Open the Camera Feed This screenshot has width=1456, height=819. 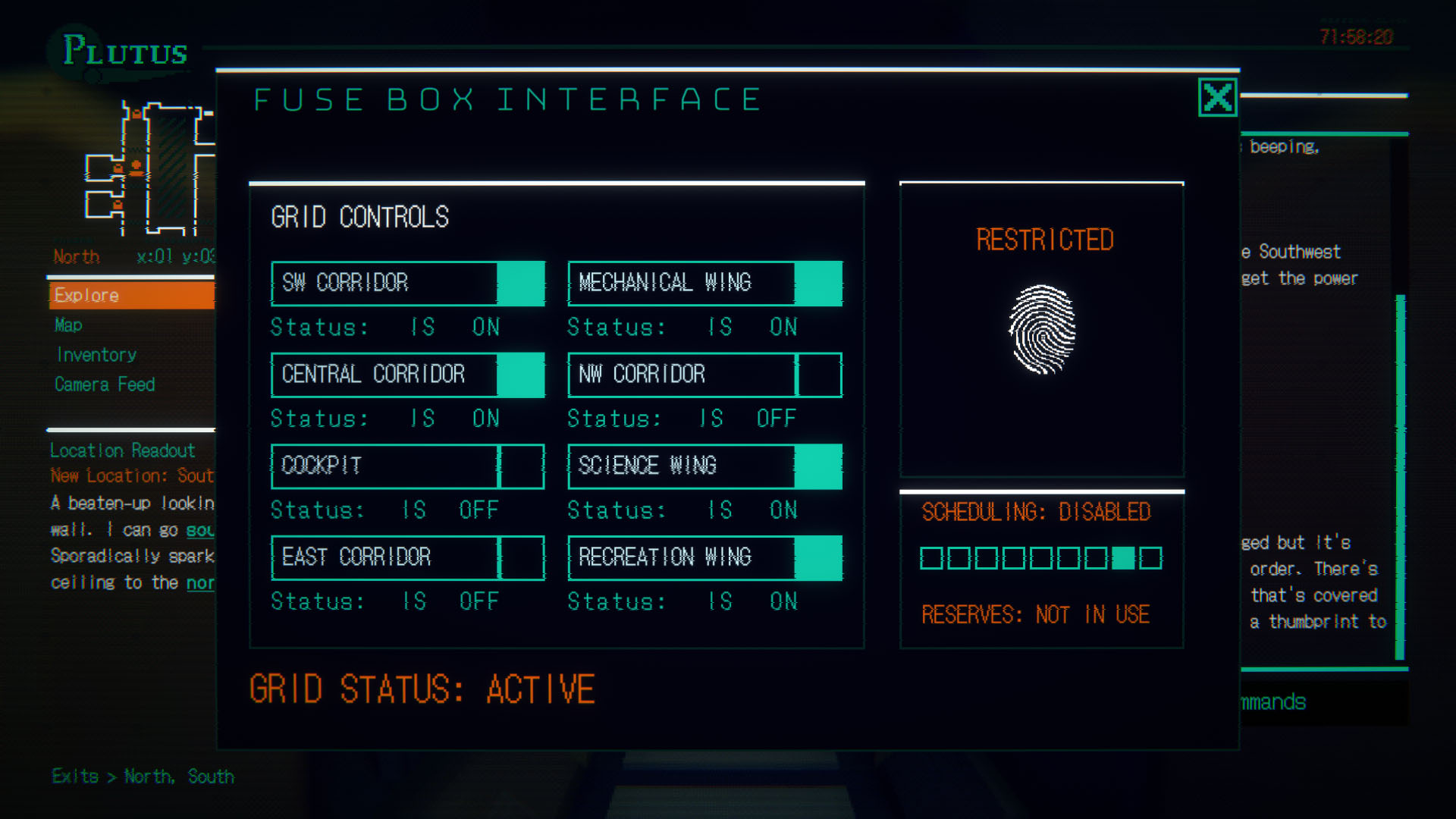[x=105, y=384]
